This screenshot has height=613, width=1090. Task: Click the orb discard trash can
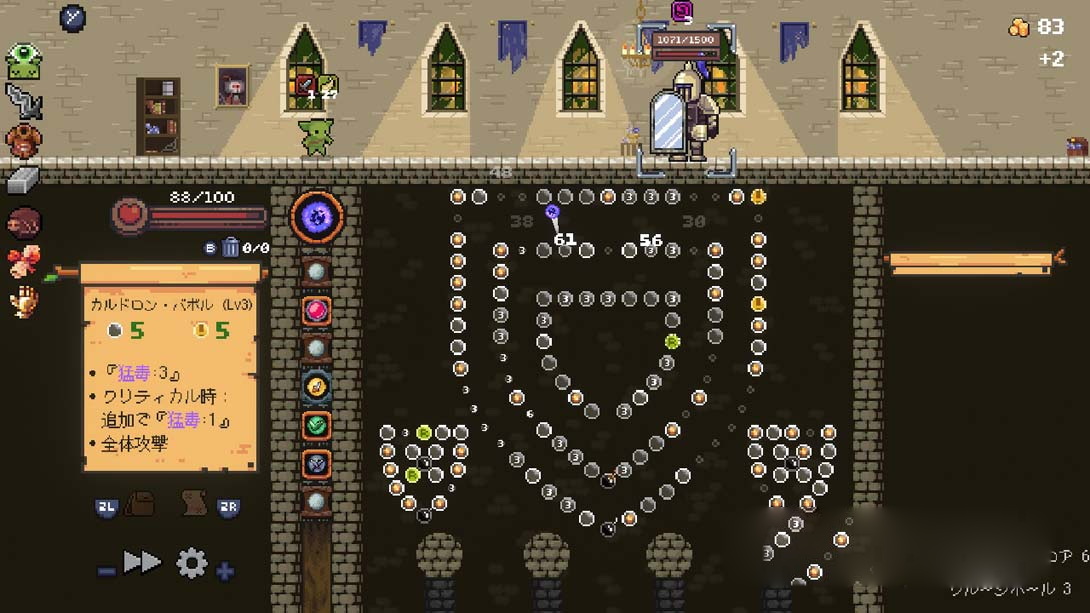pos(230,247)
